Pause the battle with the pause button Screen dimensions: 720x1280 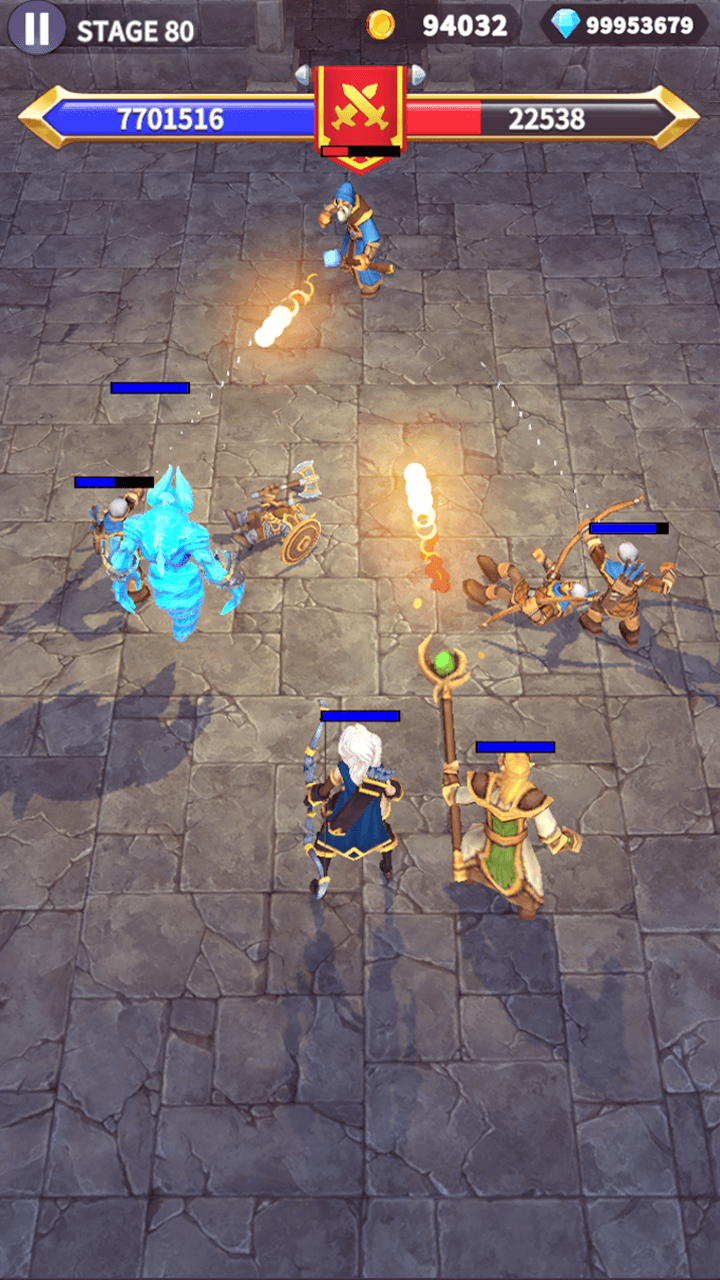[x=37, y=28]
